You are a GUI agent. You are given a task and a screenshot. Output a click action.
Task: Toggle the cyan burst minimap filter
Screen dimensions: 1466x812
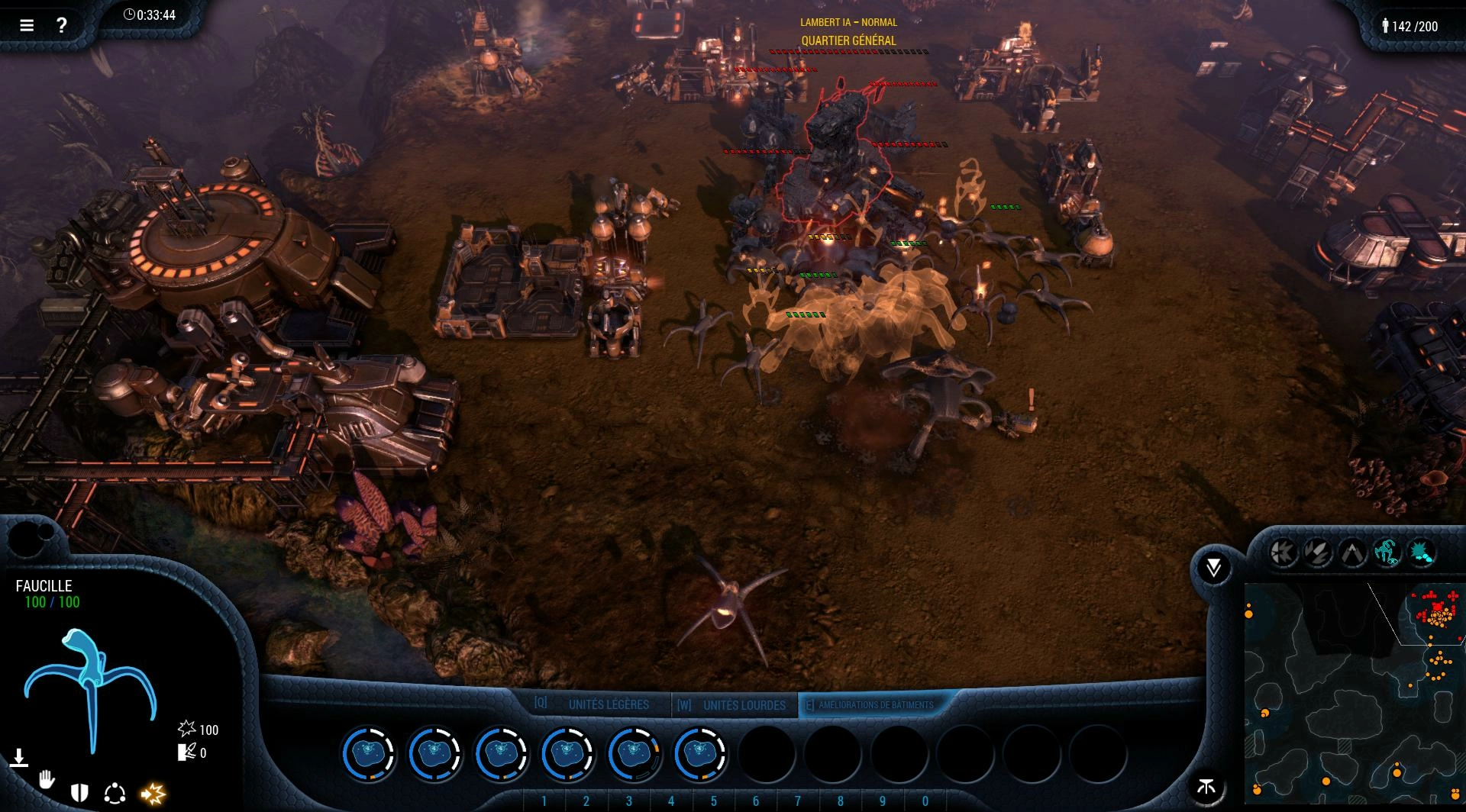tap(1421, 552)
